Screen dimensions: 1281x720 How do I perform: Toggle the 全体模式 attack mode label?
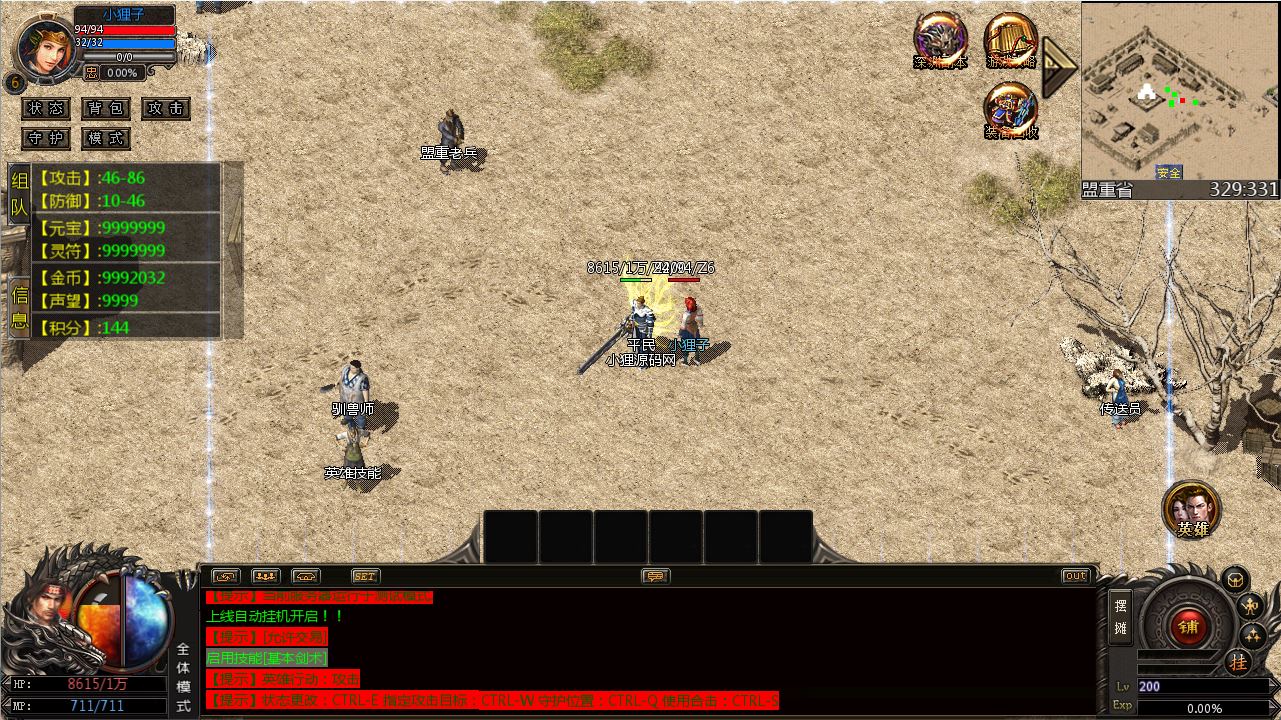(x=184, y=678)
